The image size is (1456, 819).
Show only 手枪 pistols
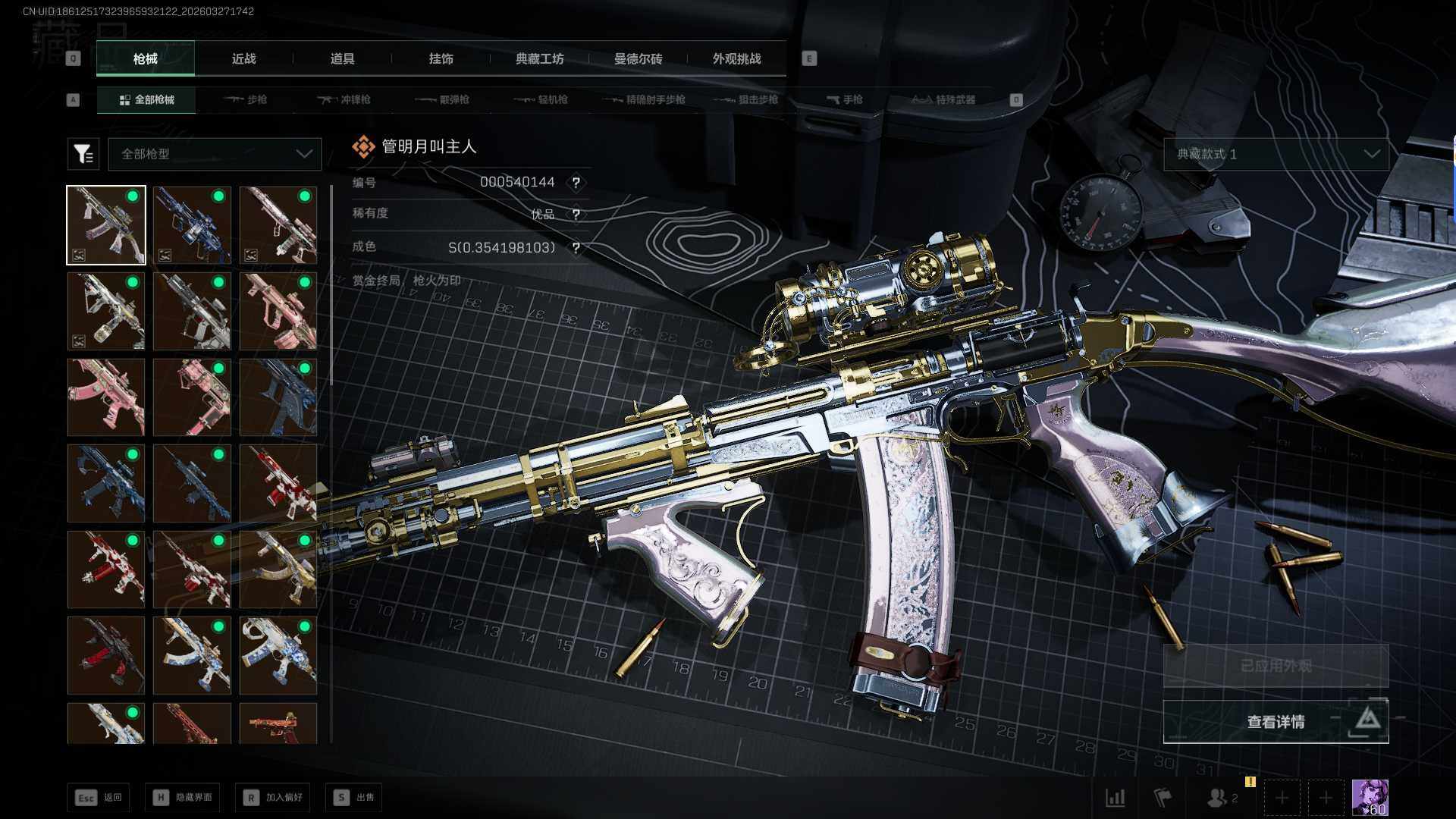click(844, 99)
